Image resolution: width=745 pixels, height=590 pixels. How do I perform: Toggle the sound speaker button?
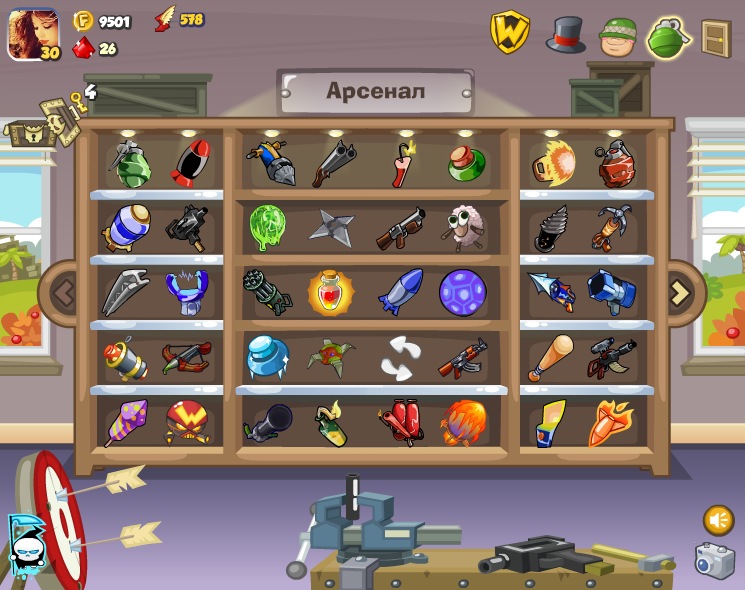click(x=717, y=519)
